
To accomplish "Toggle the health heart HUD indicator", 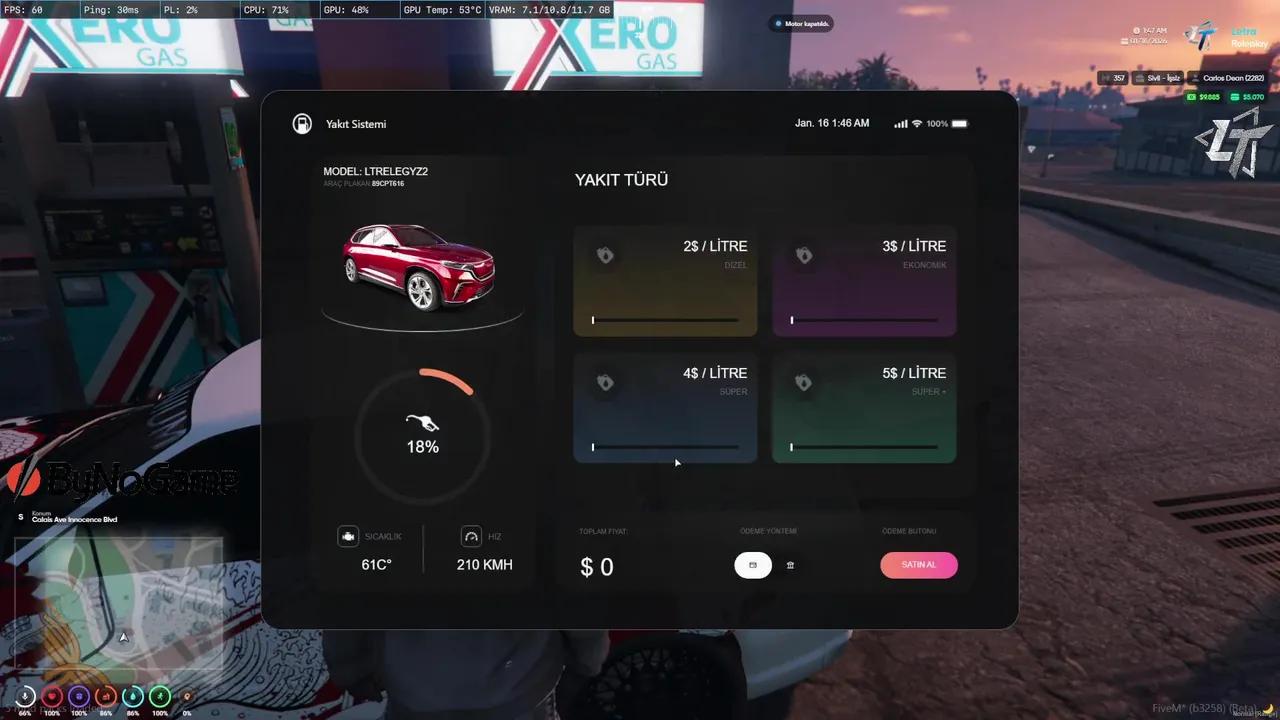I will 51,696.
